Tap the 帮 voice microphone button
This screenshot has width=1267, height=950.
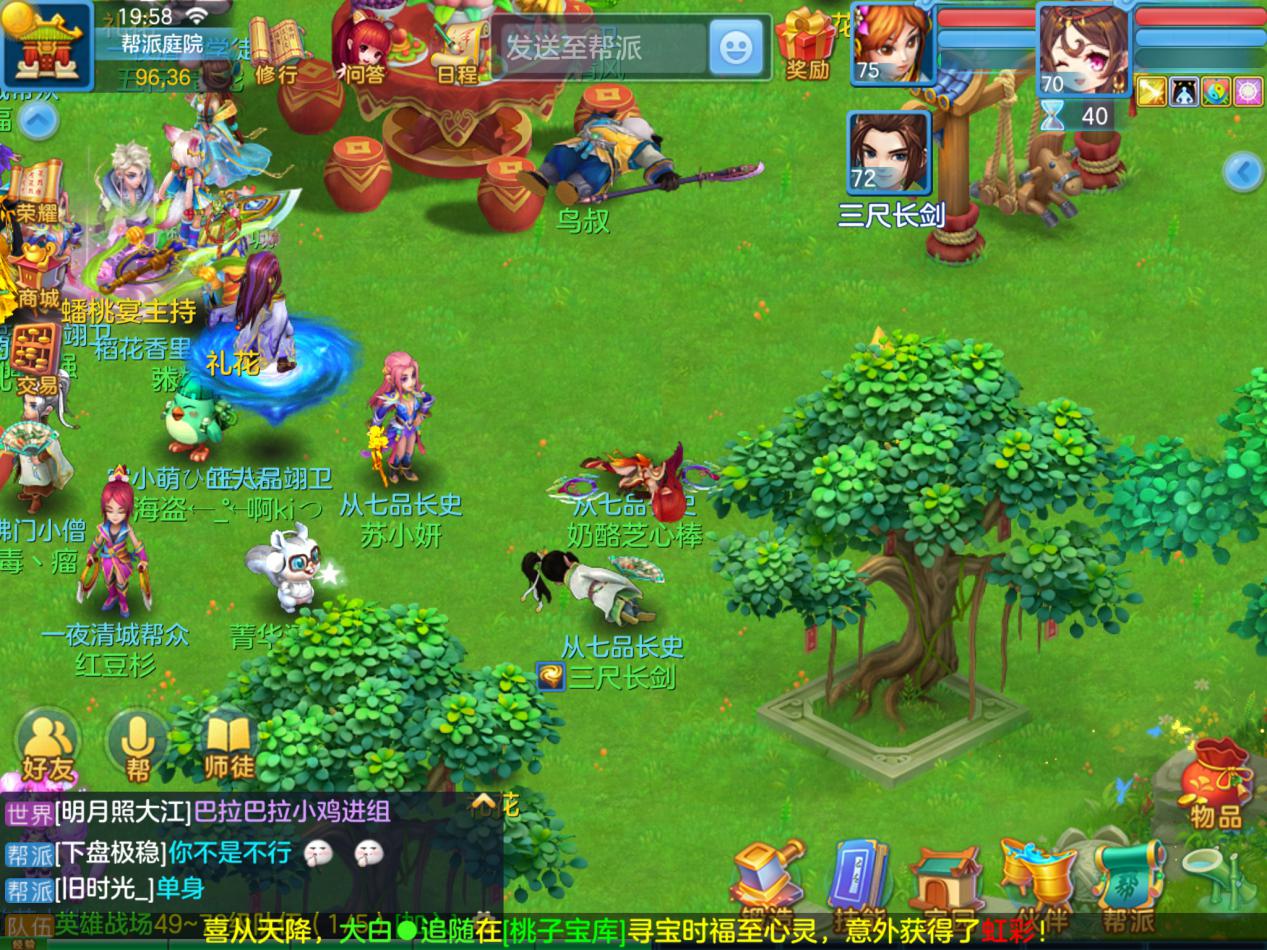tap(138, 746)
